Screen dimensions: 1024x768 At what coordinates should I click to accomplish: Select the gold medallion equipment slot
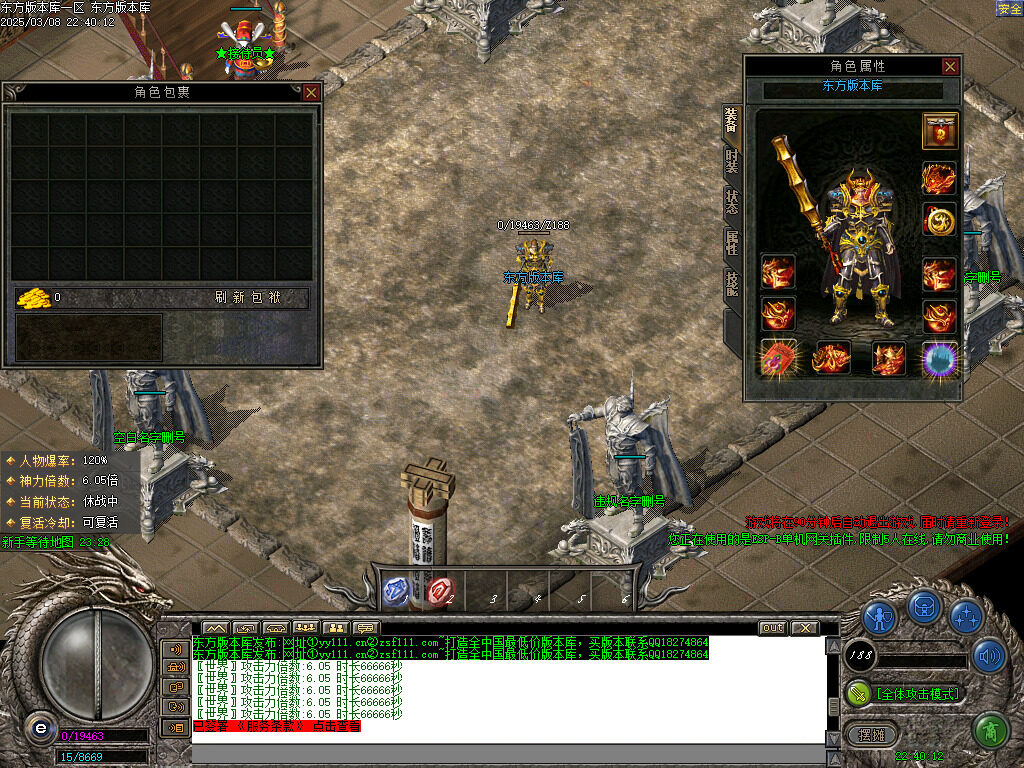(x=940, y=220)
